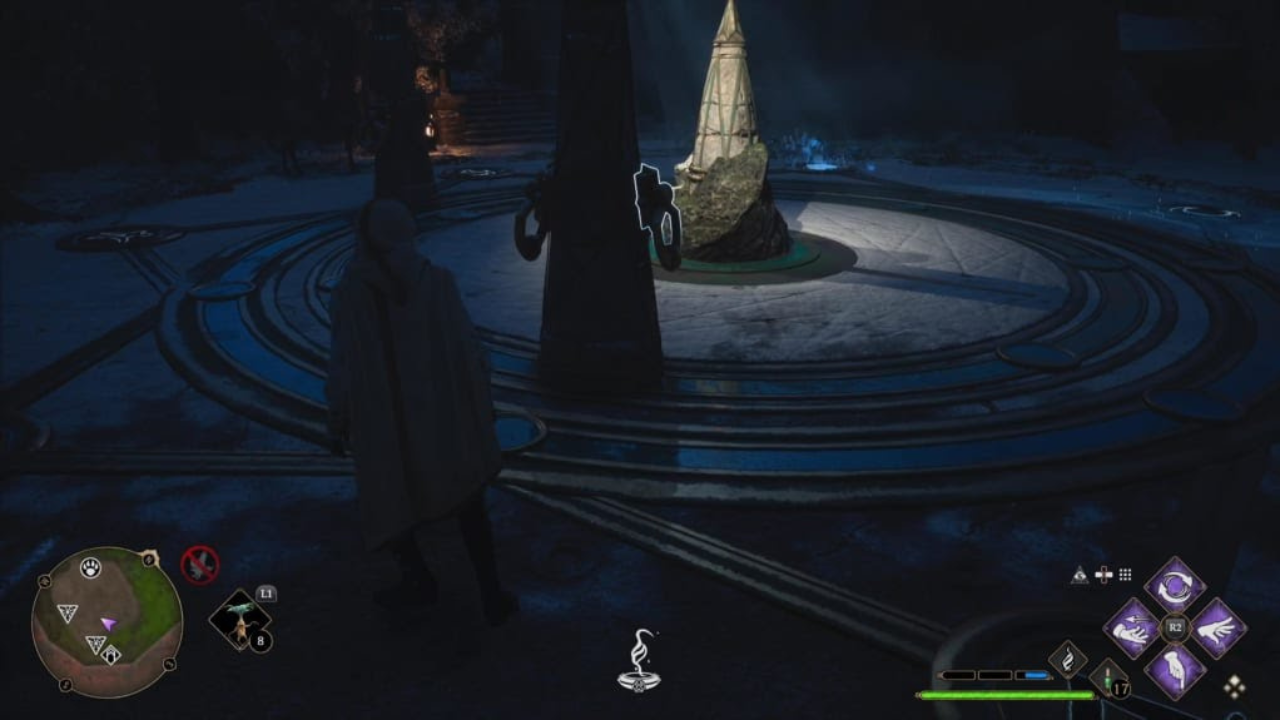Screen dimensions: 1280x720
Task: Click the white flame diamond icon
Action: coord(1067,659)
